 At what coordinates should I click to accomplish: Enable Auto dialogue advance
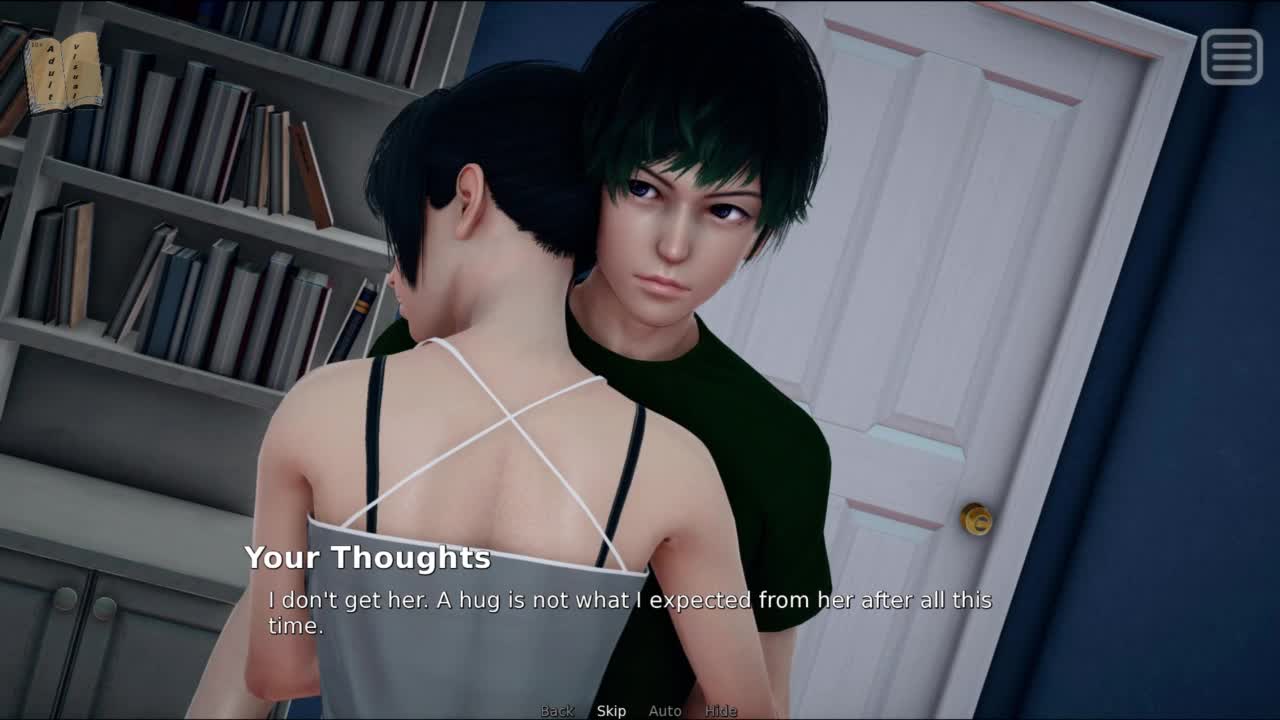point(665,711)
